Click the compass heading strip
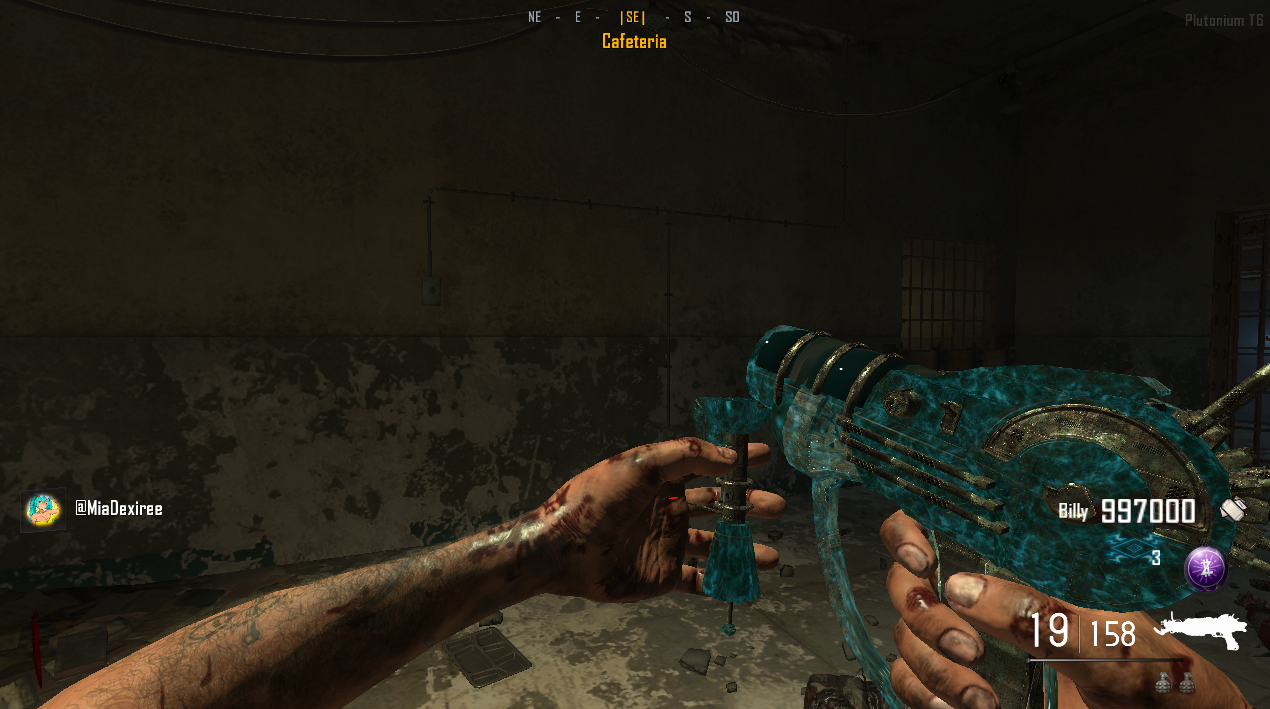 [x=634, y=17]
